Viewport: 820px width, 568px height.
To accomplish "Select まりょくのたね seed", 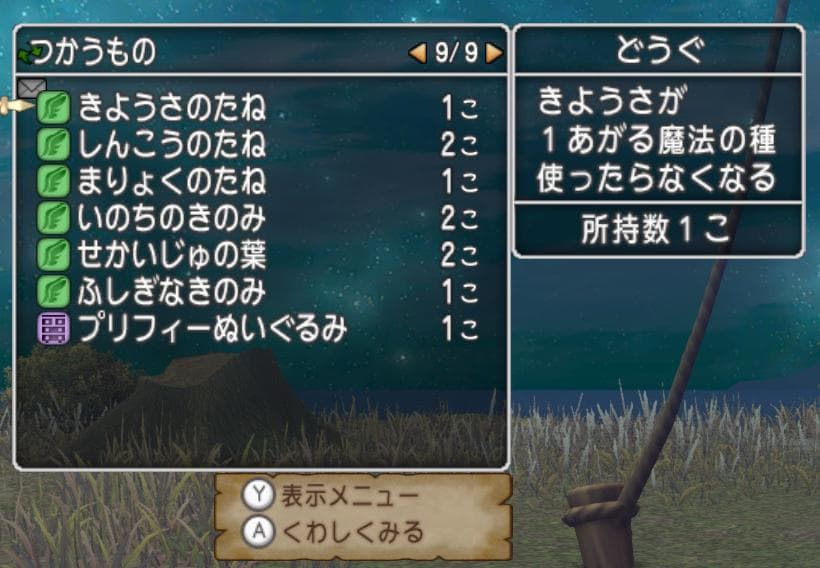I will click(x=172, y=181).
